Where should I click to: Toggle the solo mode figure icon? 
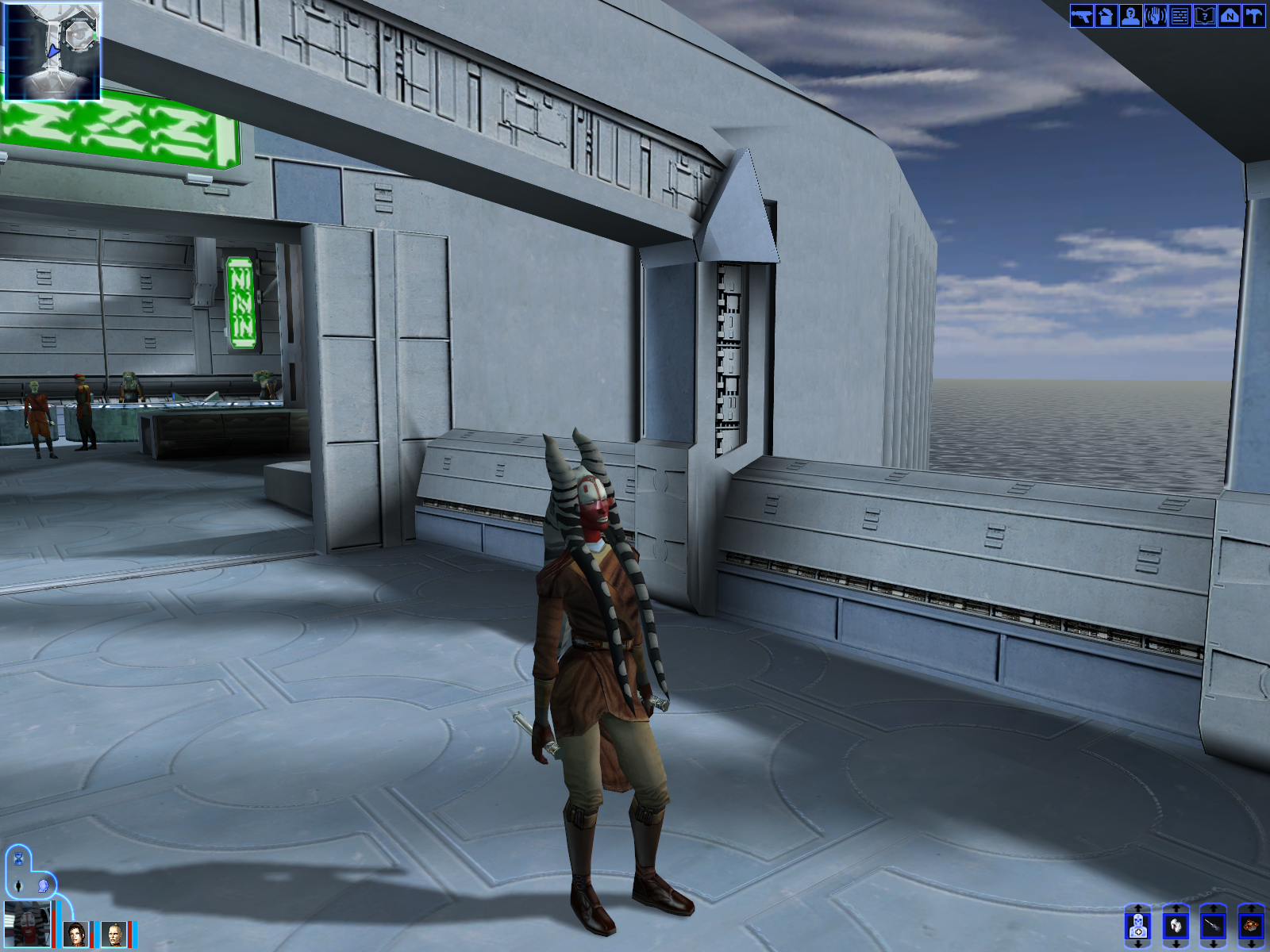[18, 885]
